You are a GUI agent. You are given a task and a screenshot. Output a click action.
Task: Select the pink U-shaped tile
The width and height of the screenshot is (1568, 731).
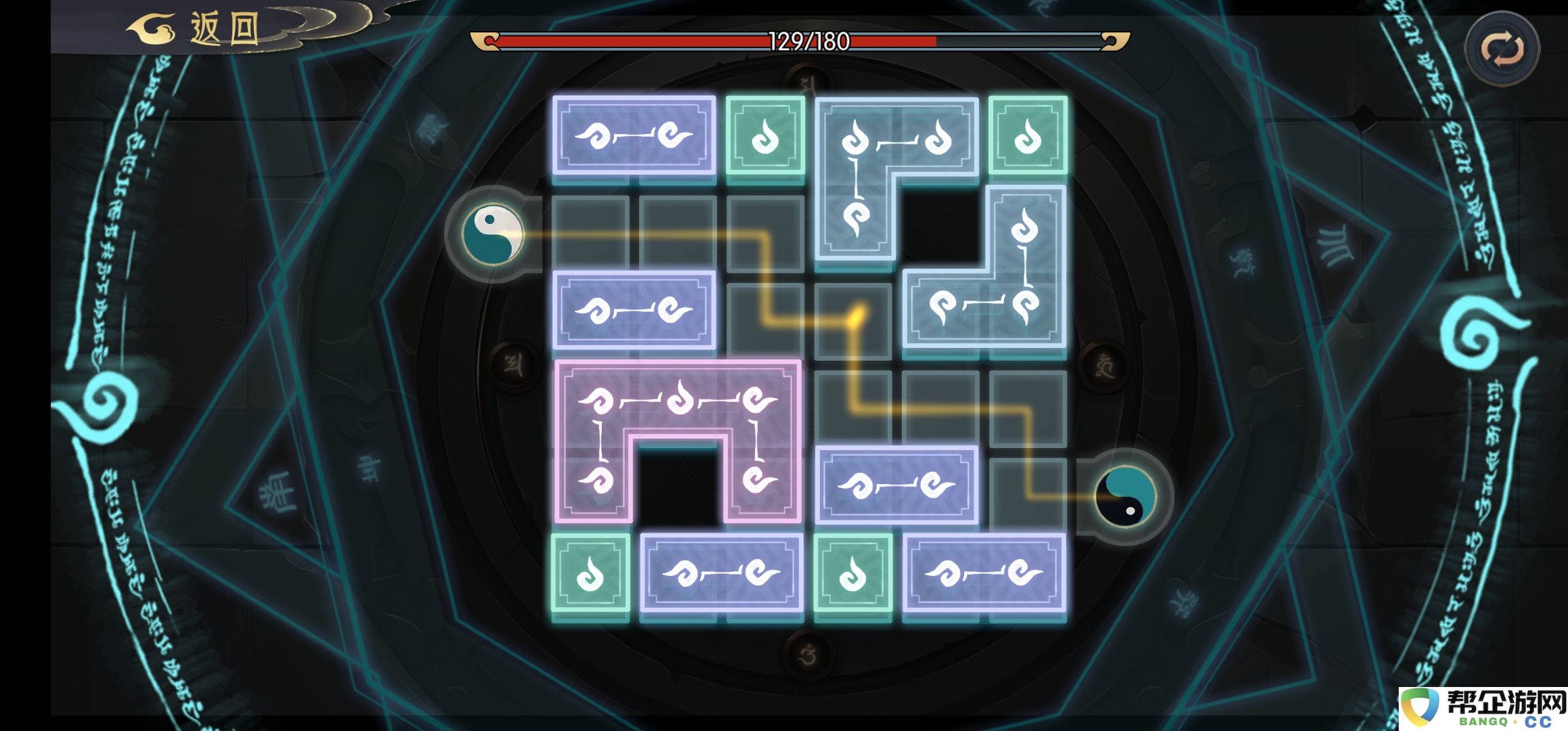point(677,401)
